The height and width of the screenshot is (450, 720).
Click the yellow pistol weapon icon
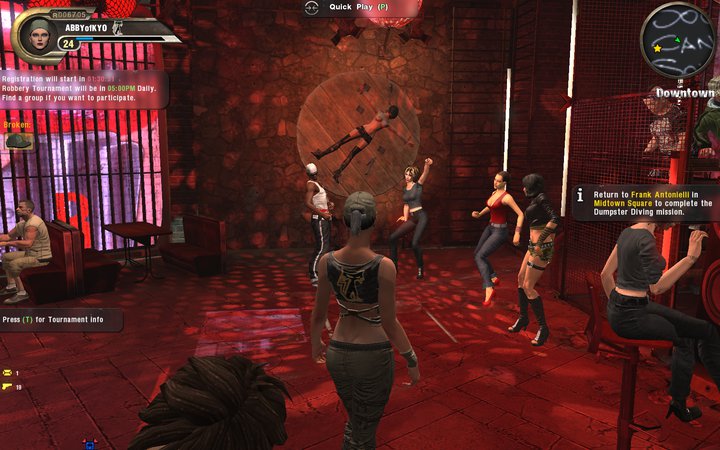7,386
